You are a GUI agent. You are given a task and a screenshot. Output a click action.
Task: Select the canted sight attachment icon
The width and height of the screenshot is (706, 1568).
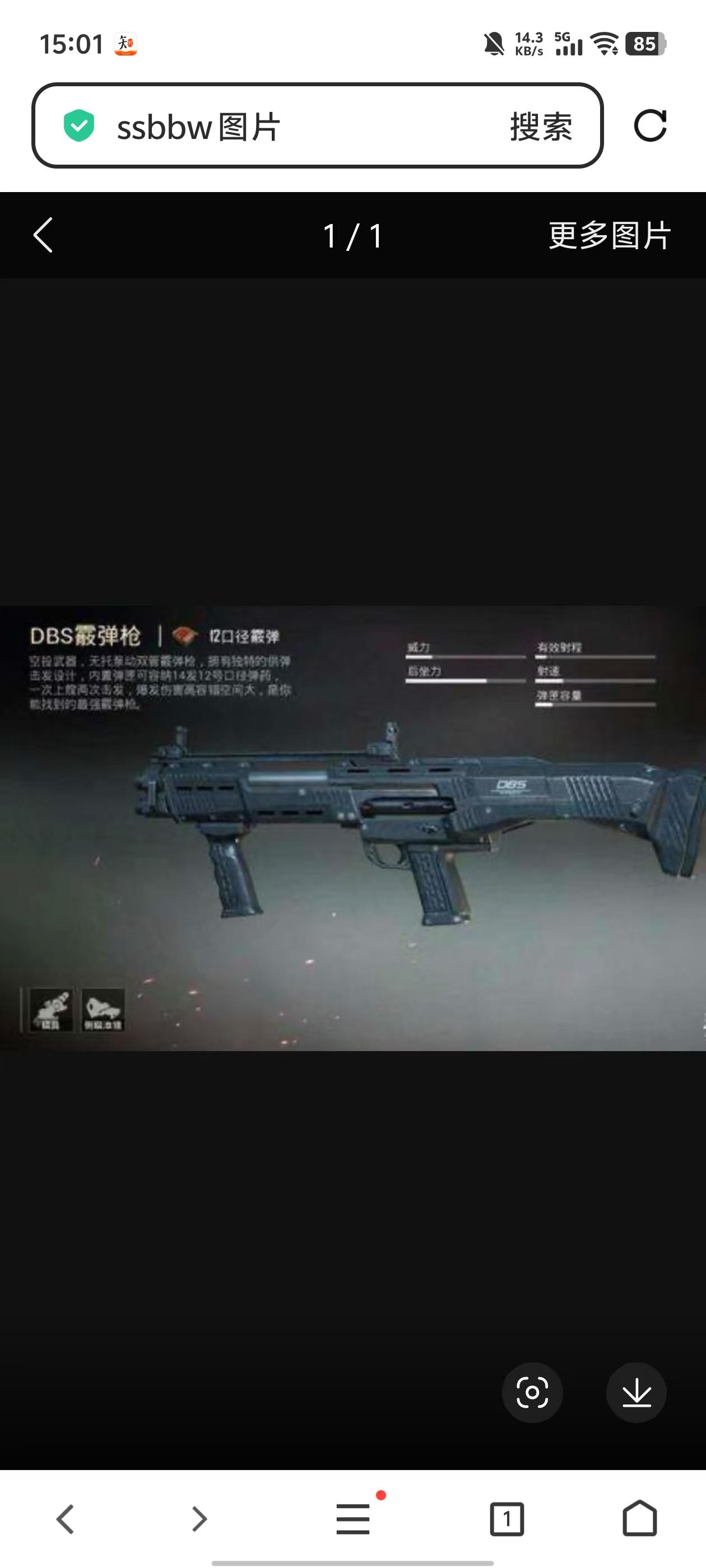pos(103,1010)
